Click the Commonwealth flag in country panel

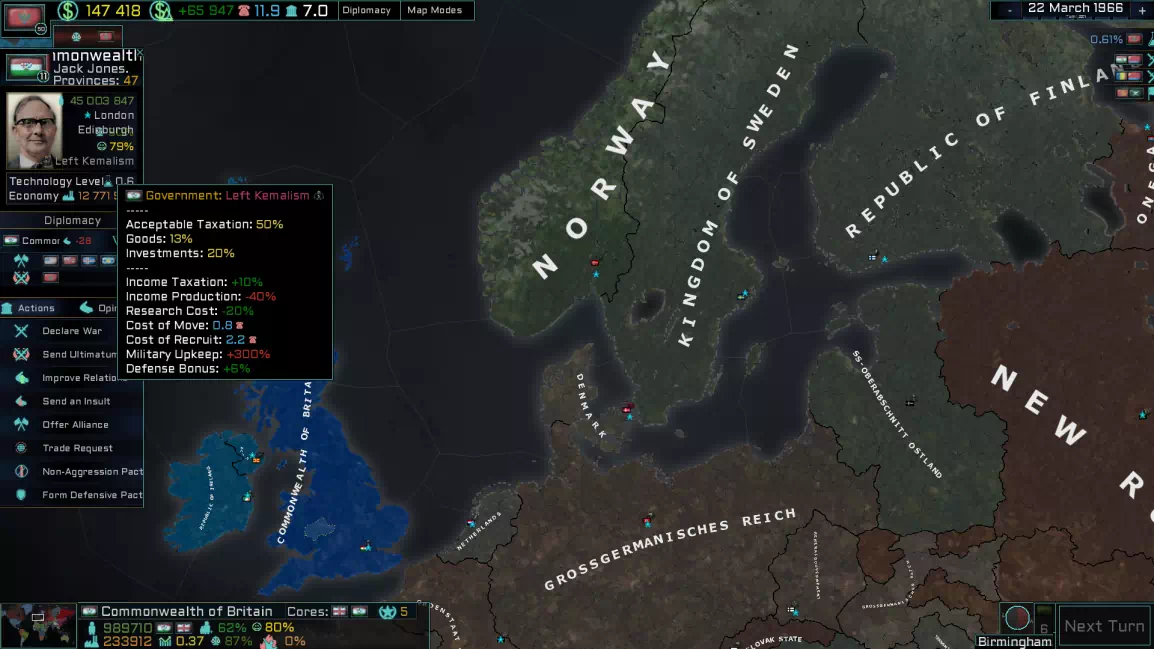point(25,67)
